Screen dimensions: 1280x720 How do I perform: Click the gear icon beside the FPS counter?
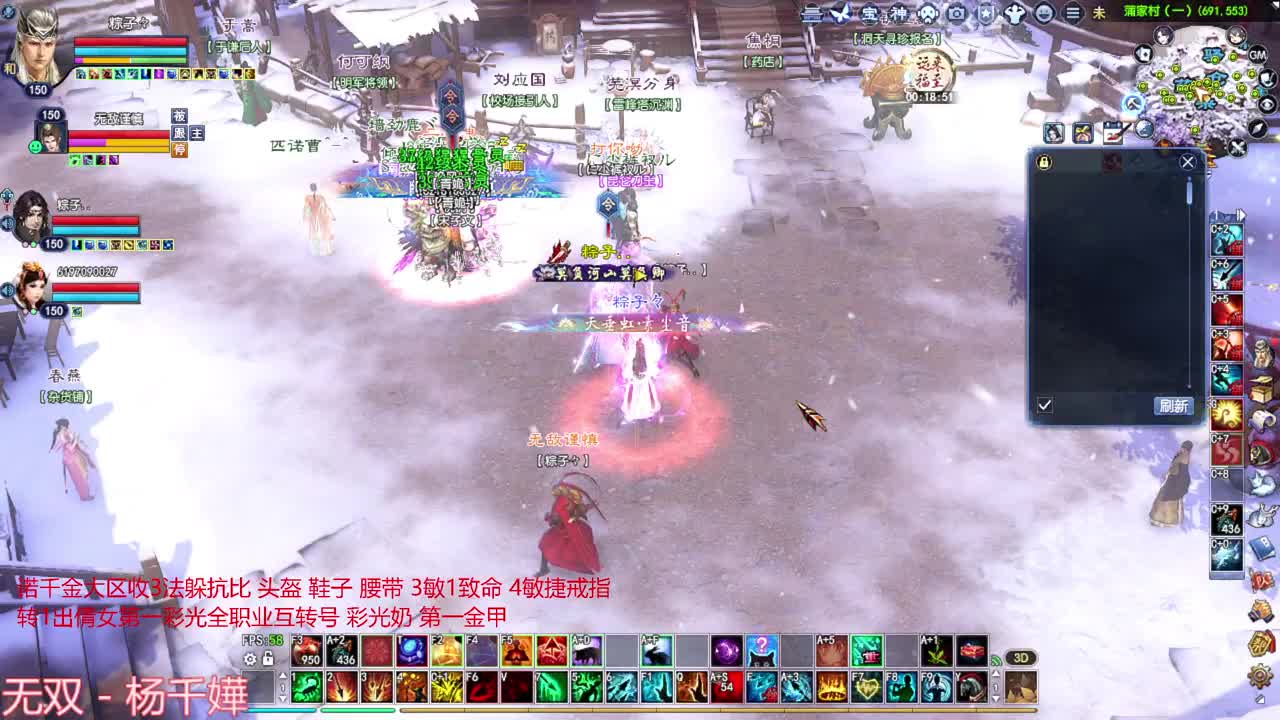(x=249, y=659)
